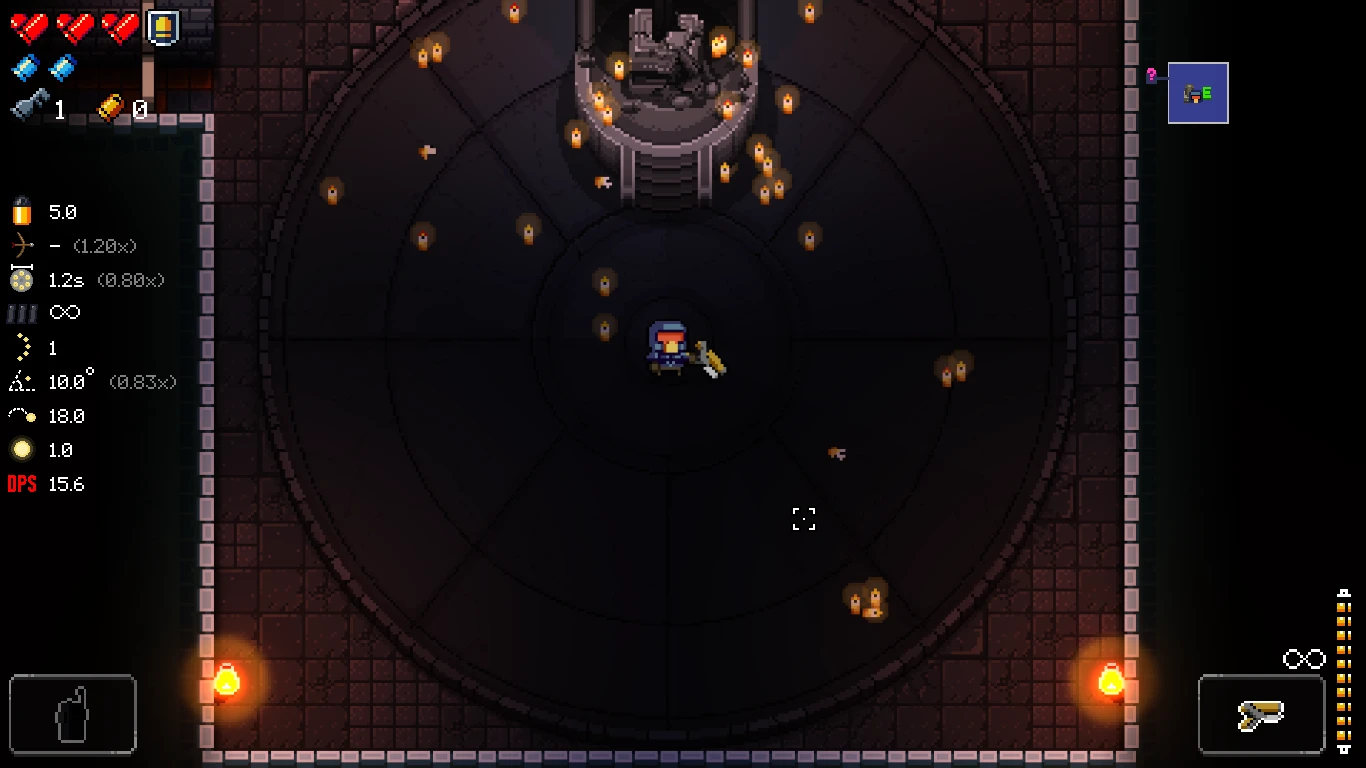Expand the elevator room marked E on minimap

[x=1198, y=92]
